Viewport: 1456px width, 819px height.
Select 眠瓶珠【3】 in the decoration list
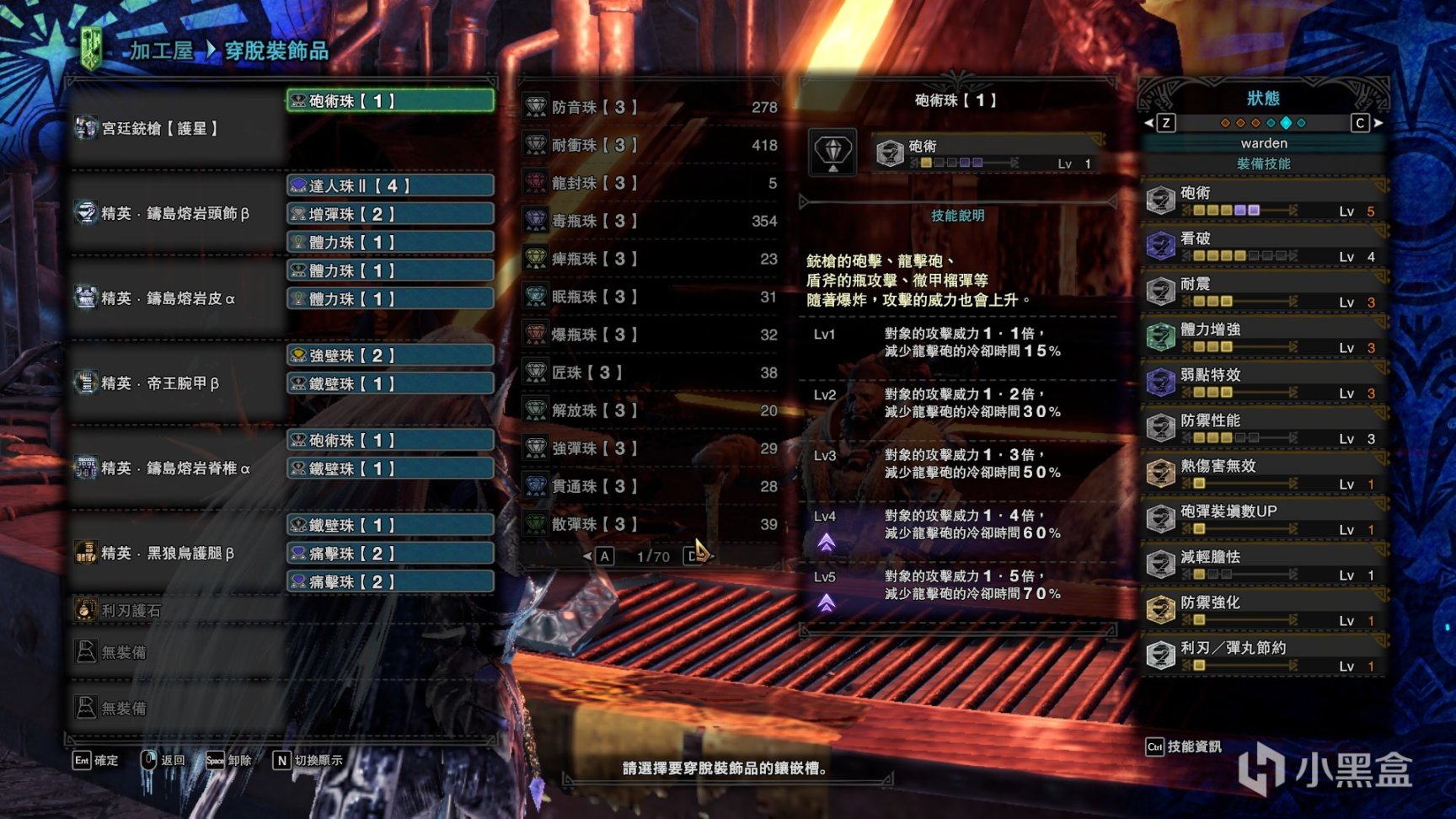pos(650,297)
